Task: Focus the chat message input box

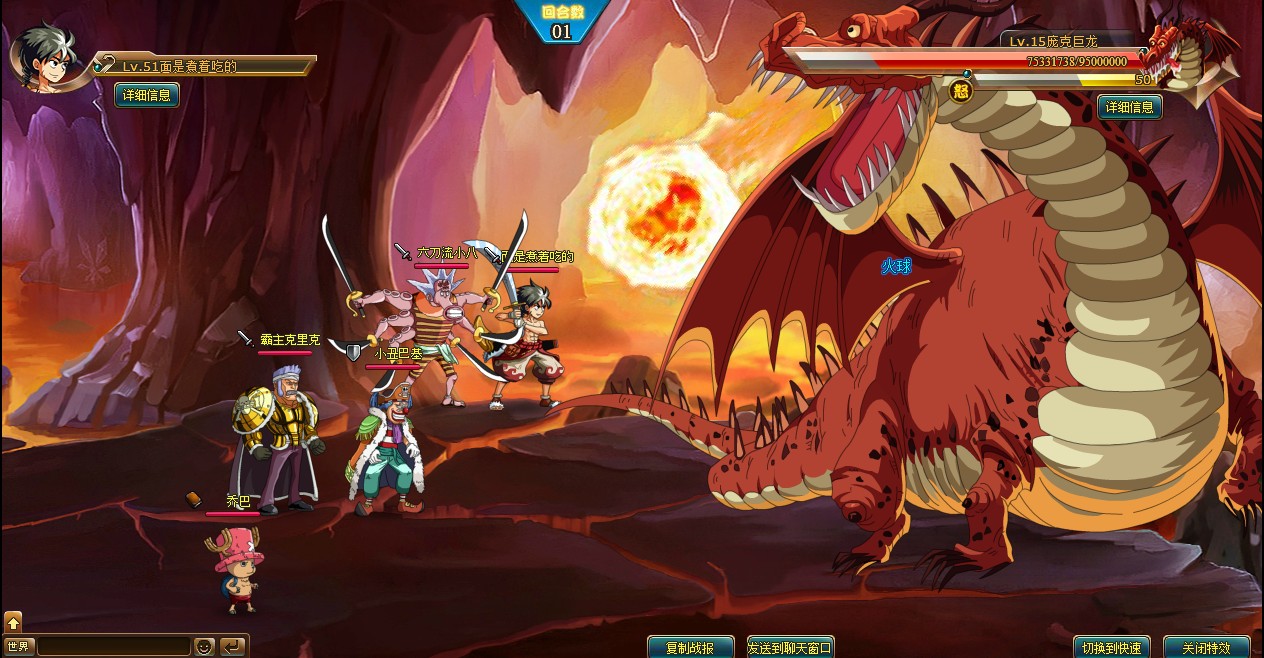Action: 112,647
